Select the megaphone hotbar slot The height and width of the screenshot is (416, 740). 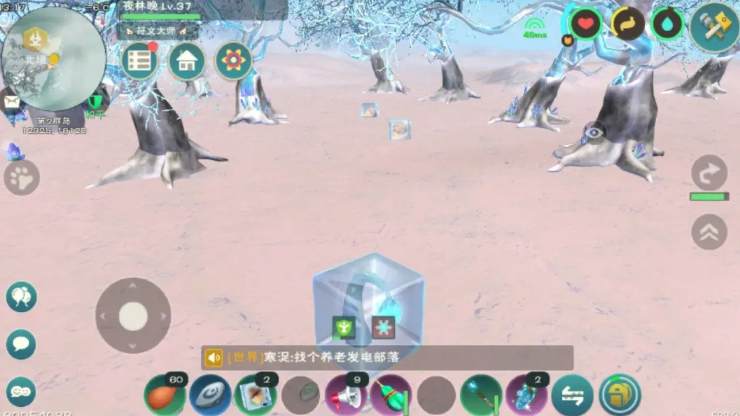point(343,395)
